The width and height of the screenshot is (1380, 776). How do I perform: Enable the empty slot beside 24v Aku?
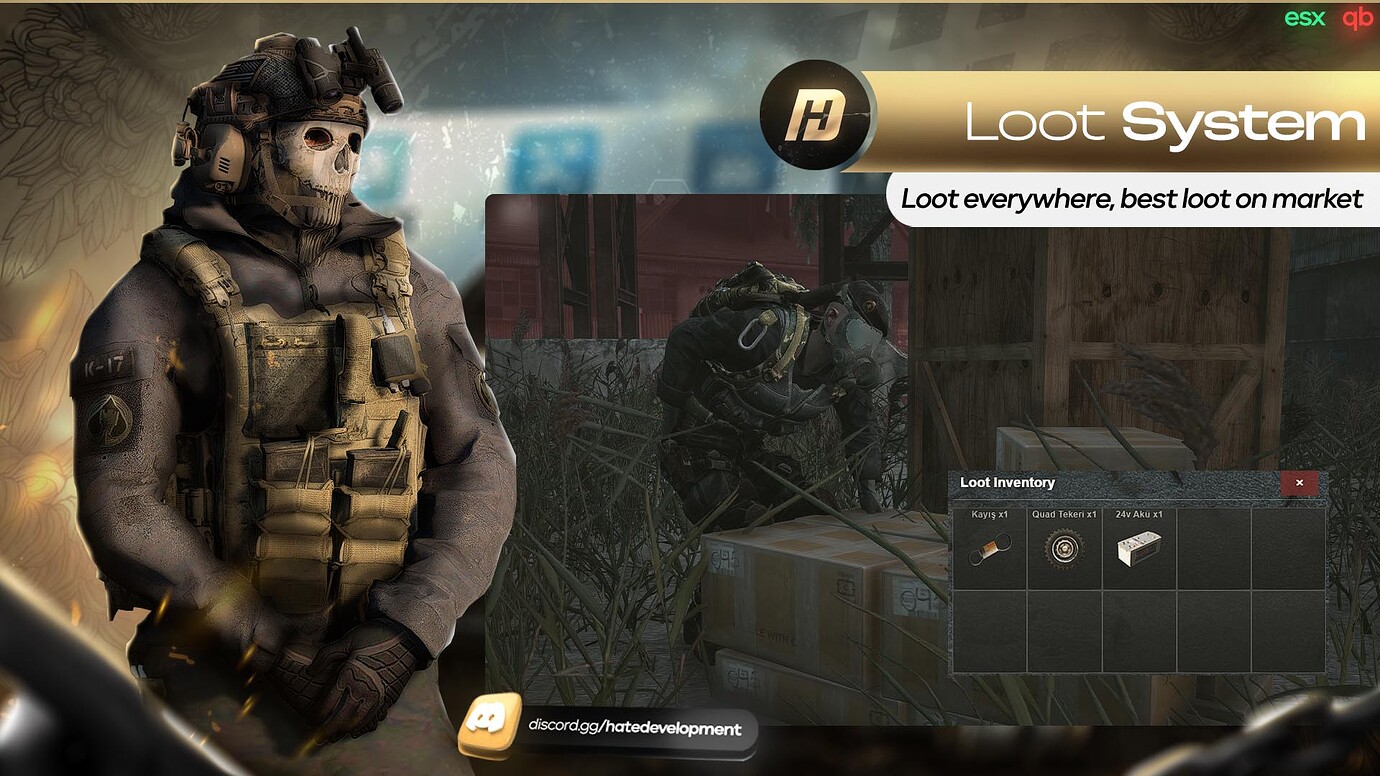coord(1213,548)
